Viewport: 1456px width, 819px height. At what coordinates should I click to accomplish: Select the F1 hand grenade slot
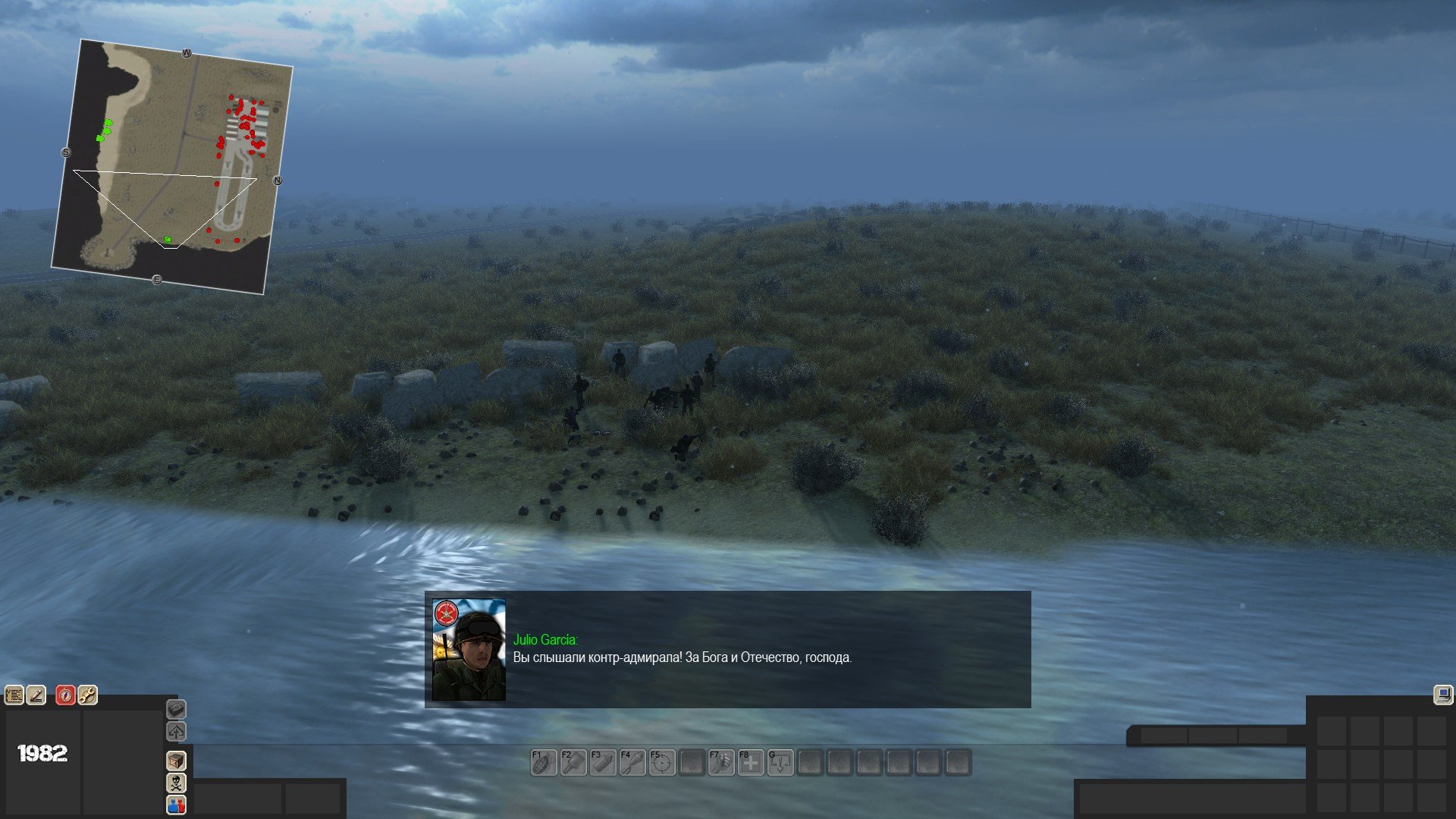[544, 762]
